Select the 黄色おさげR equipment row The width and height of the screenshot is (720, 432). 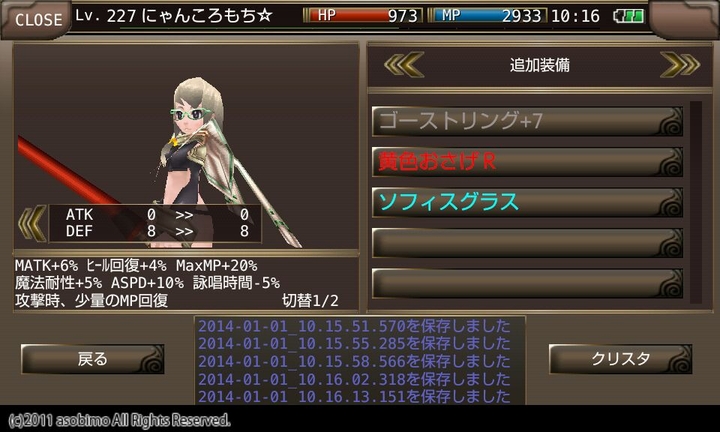(x=527, y=162)
